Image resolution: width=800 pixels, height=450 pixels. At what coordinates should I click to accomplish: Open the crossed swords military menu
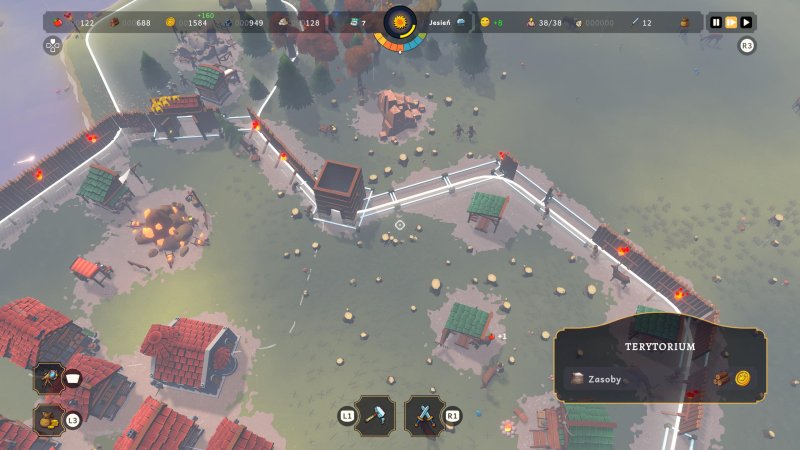coord(425,415)
